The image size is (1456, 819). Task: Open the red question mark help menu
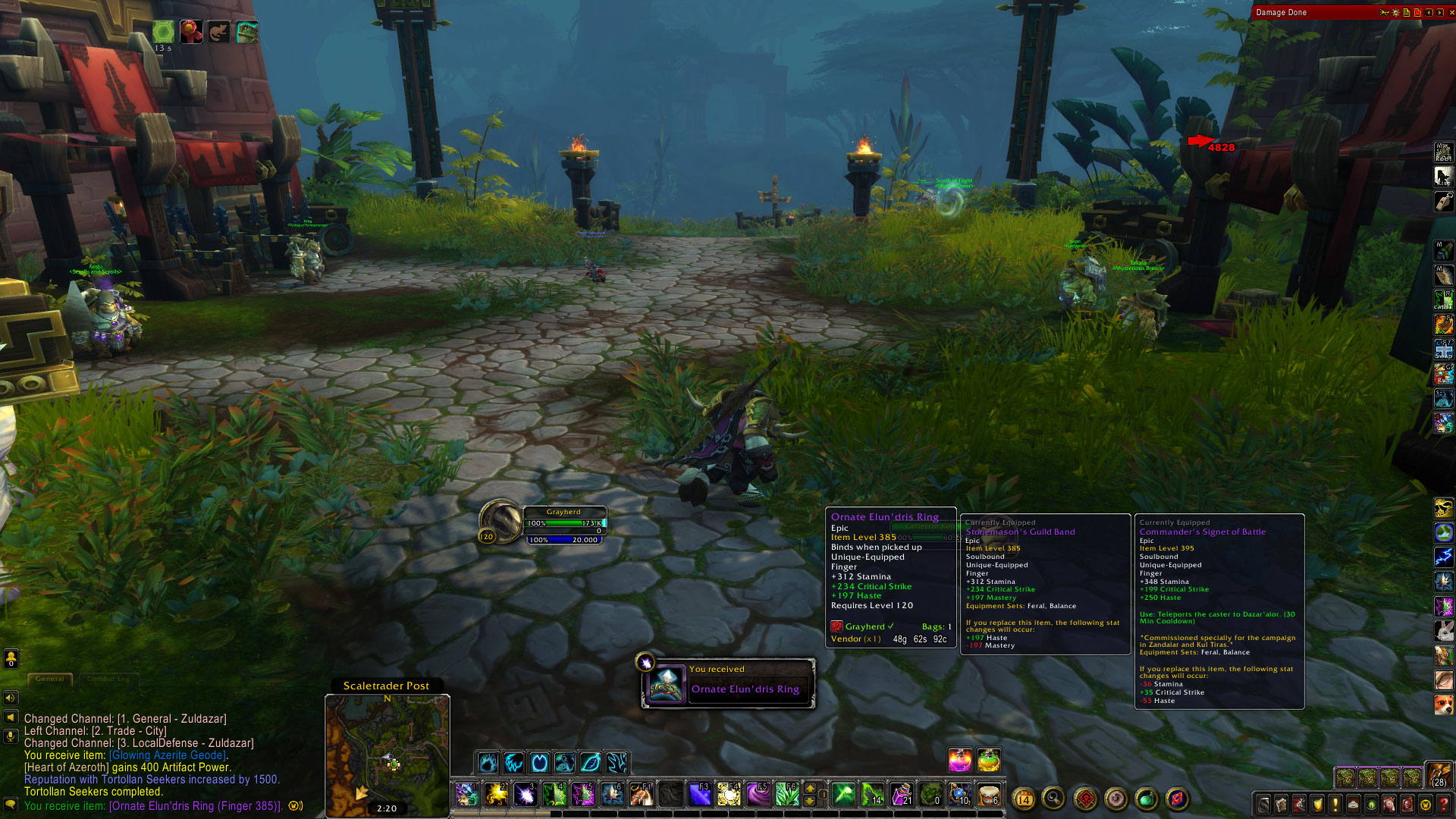(1444, 804)
